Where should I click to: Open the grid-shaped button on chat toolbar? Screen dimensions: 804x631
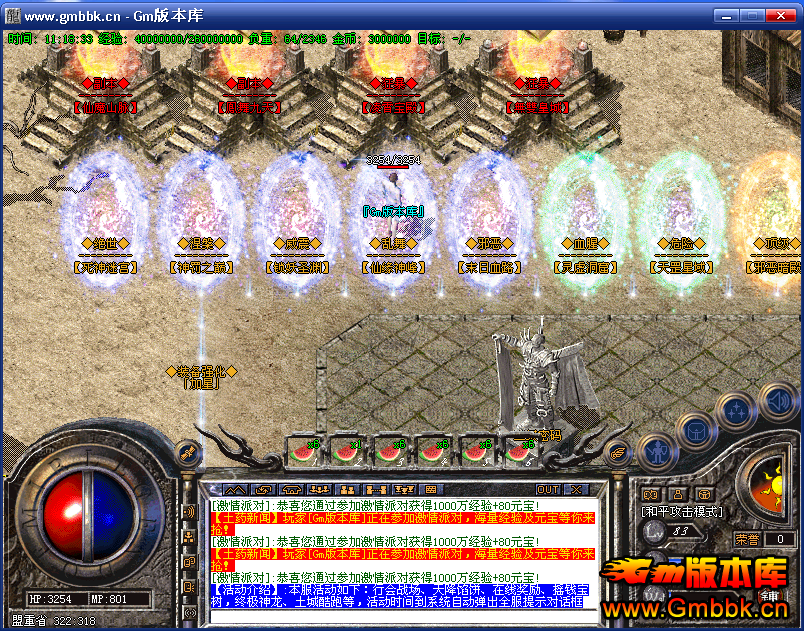[x=430, y=489]
